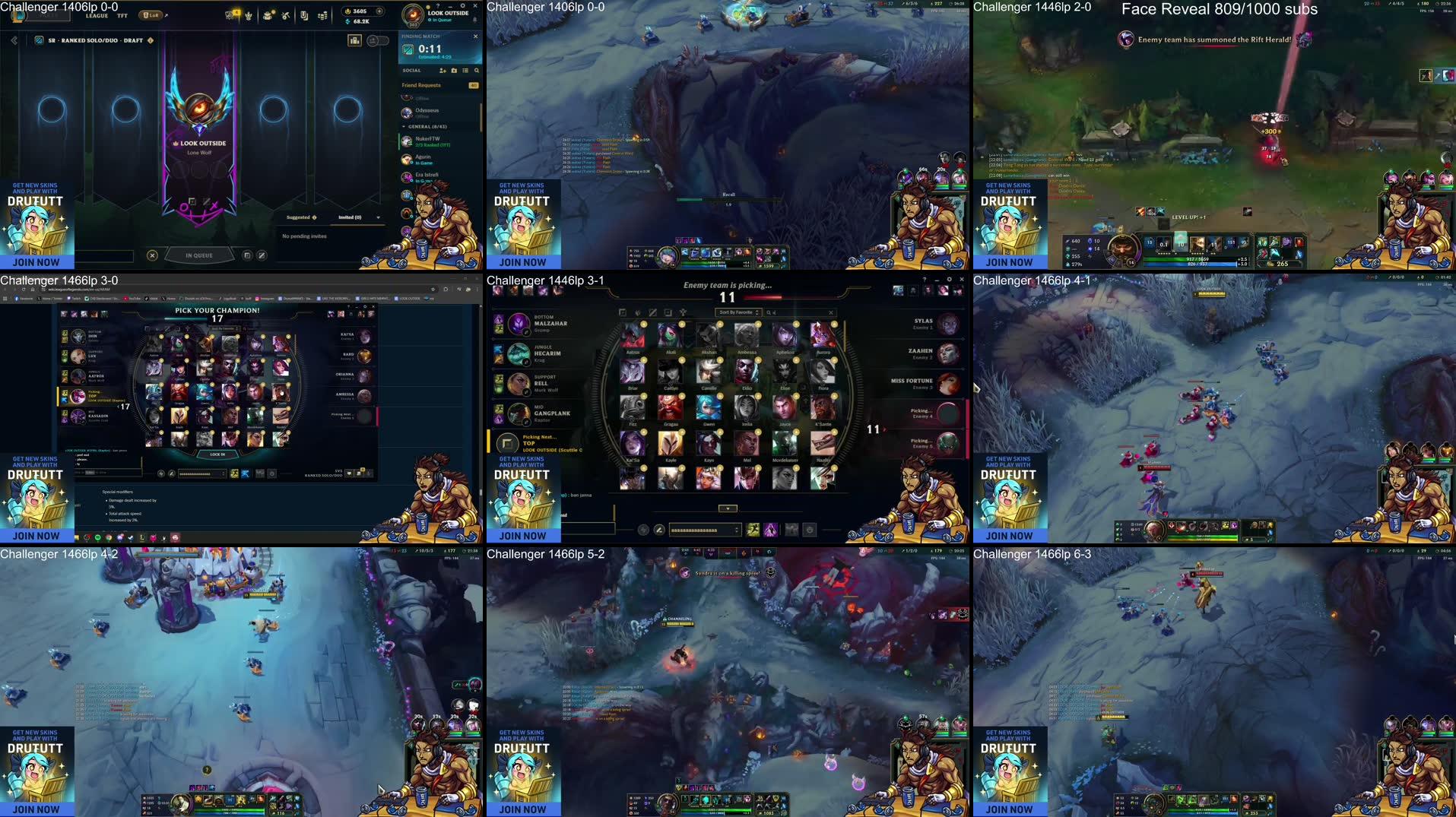Click the Add Friend icon in the Social panel
This screenshot has height=817, width=1456.
click(x=443, y=71)
